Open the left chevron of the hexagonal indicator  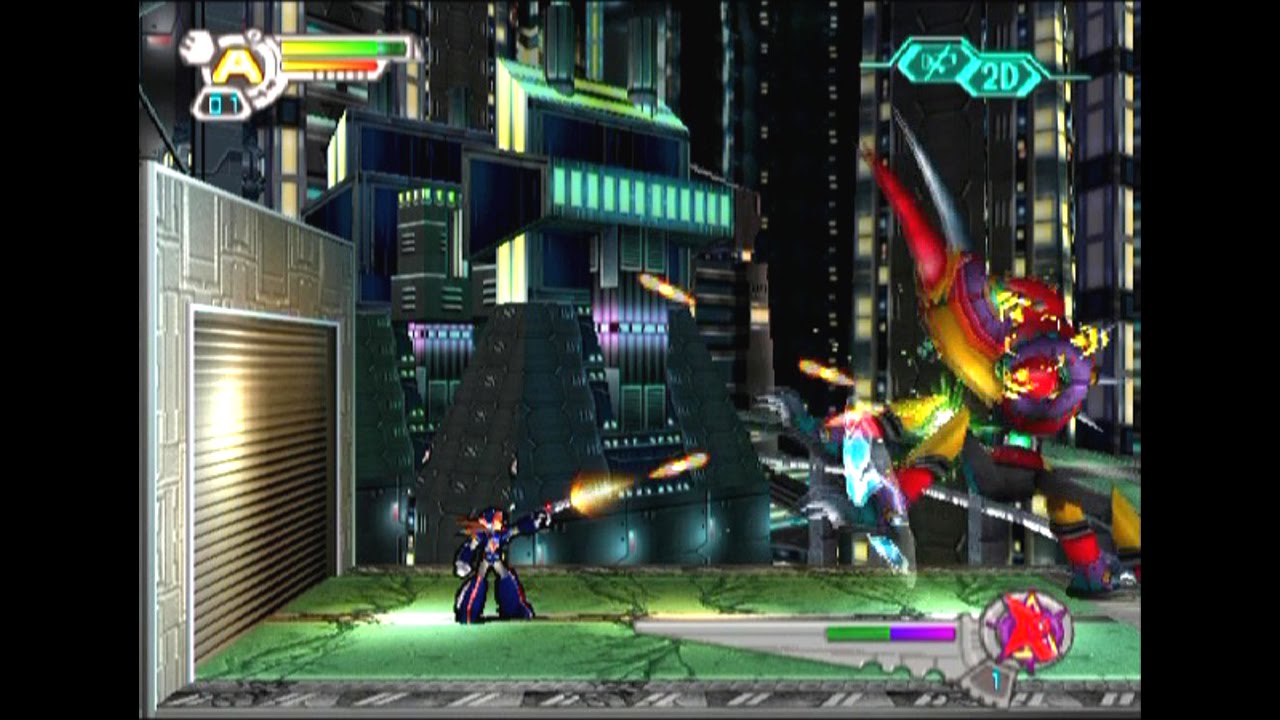pos(902,62)
